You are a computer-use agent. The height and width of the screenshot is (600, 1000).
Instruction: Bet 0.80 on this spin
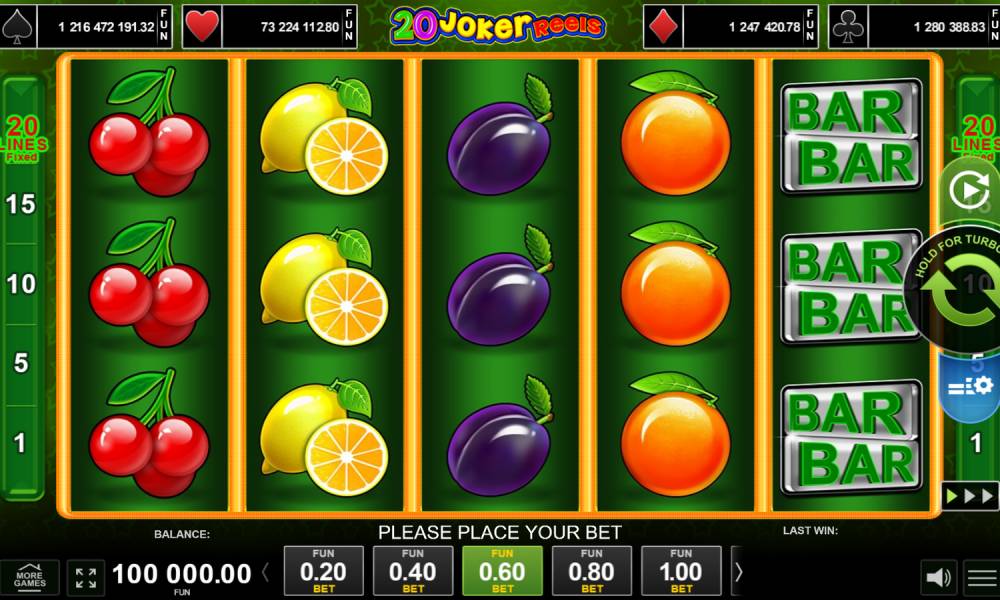coord(591,571)
